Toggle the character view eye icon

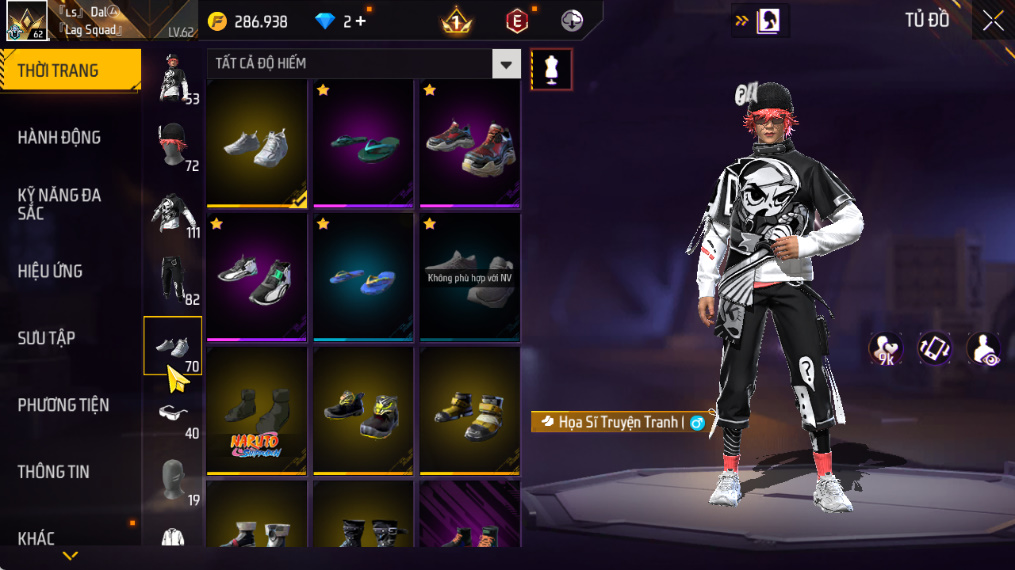point(983,349)
